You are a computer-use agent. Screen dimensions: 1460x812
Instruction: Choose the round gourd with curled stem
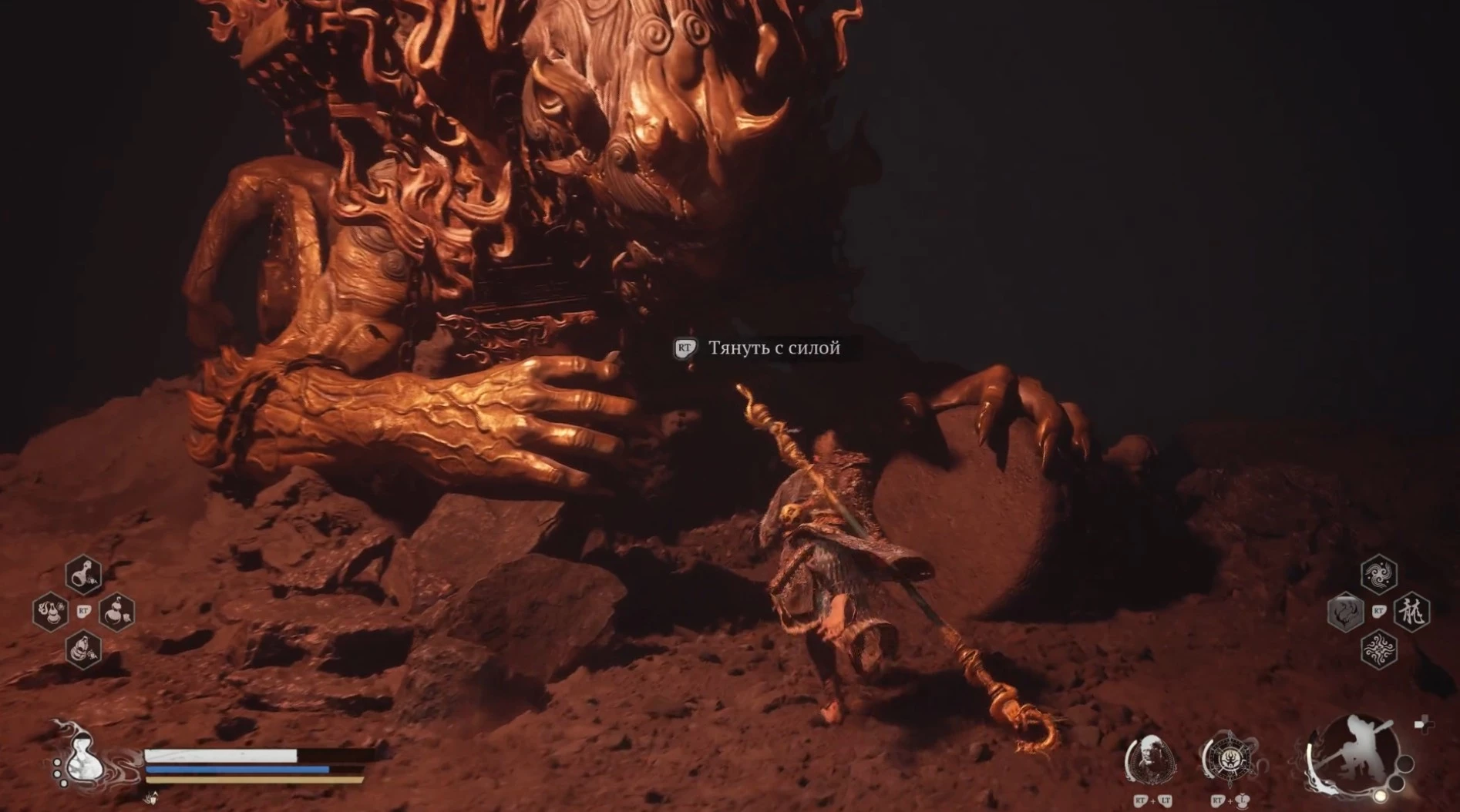coord(117,612)
